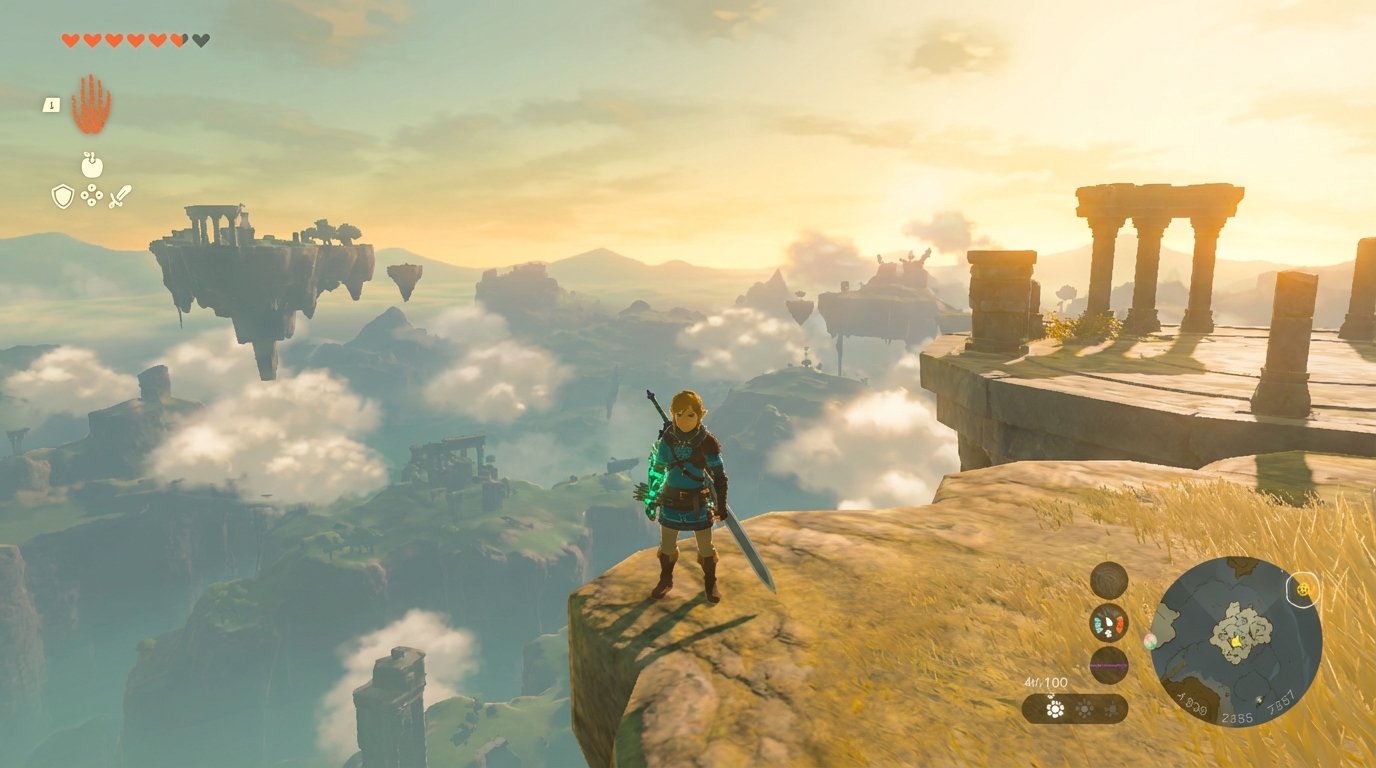1376x768 pixels.
Task: Click the number 1 badge beside Ultrahand
Action: tap(51, 104)
